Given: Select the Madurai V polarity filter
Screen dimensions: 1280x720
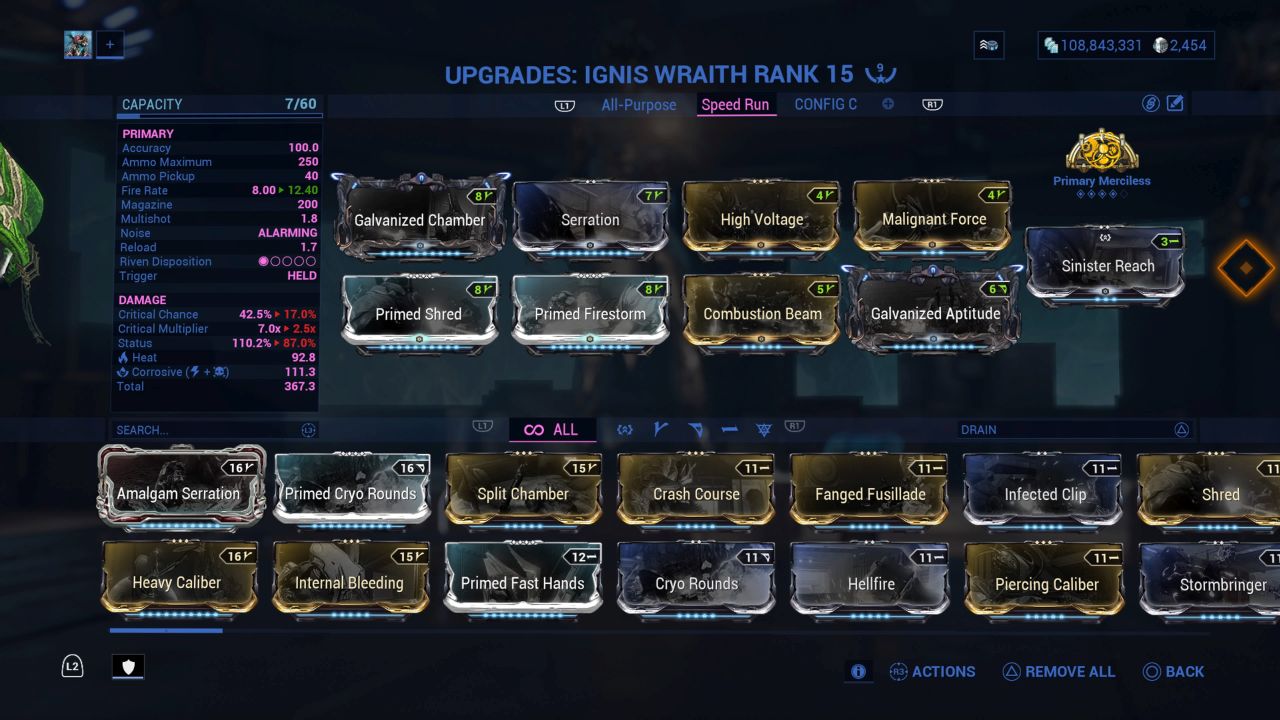Looking at the screenshot, I should 659,428.
